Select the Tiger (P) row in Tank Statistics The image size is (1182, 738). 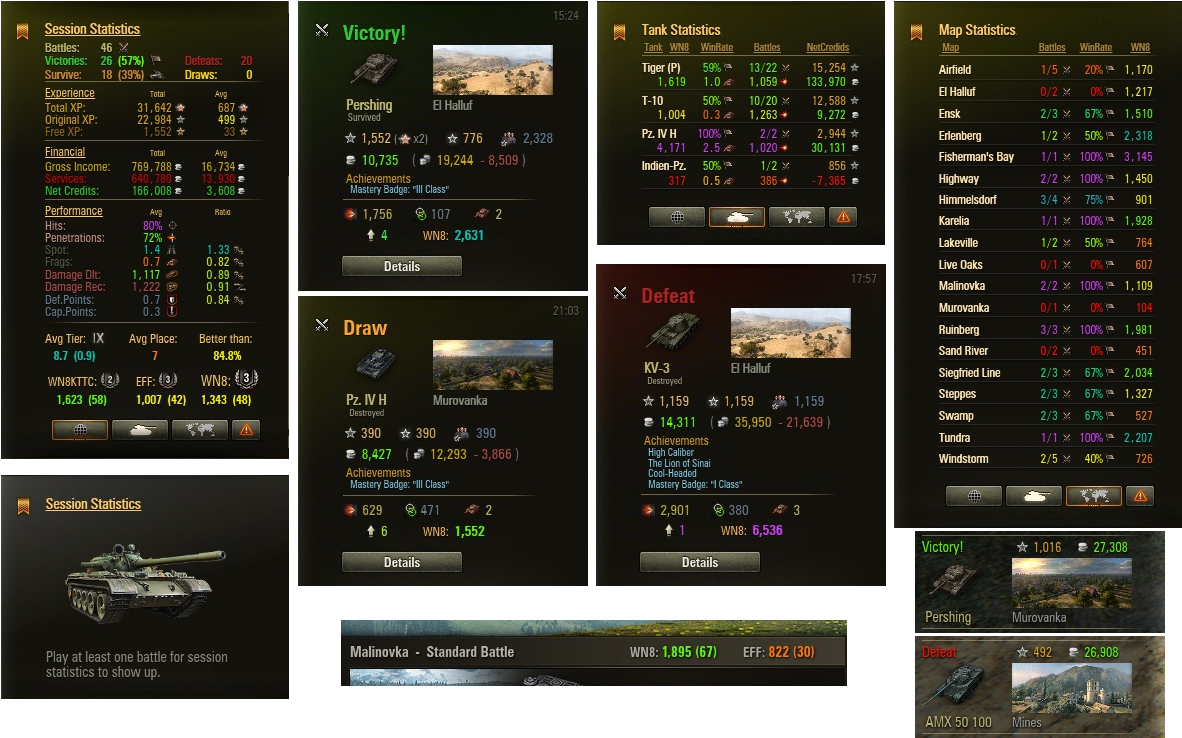[662, 68]
